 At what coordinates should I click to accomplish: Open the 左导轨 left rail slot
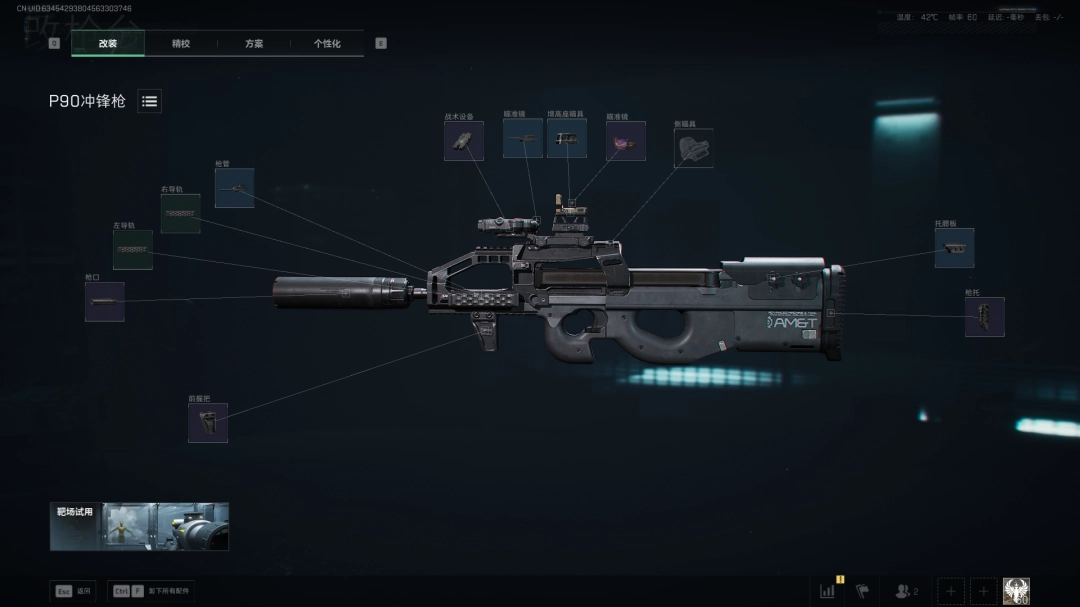coord(133,250)
